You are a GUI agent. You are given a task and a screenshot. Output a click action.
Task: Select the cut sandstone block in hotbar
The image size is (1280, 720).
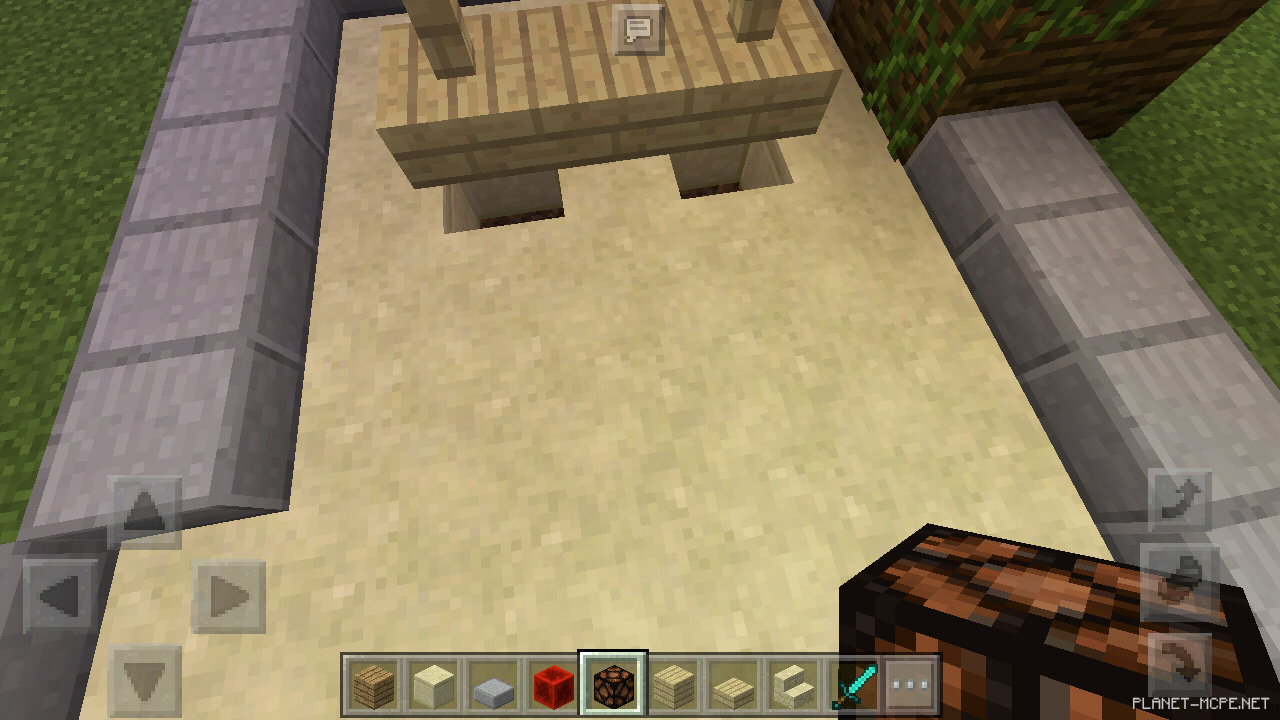(x=675, y=685)
